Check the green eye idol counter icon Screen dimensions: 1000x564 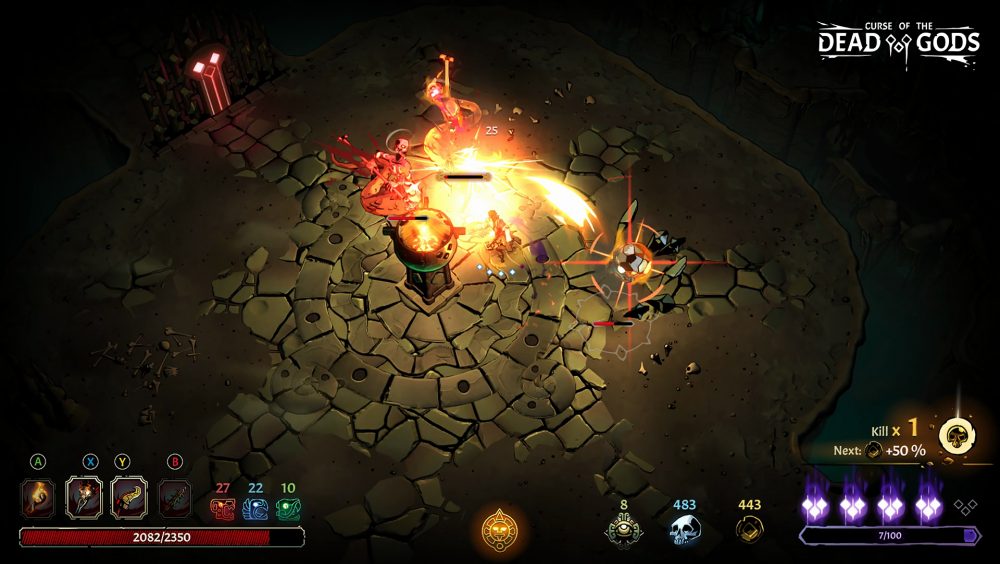click(x=623, y=528)
